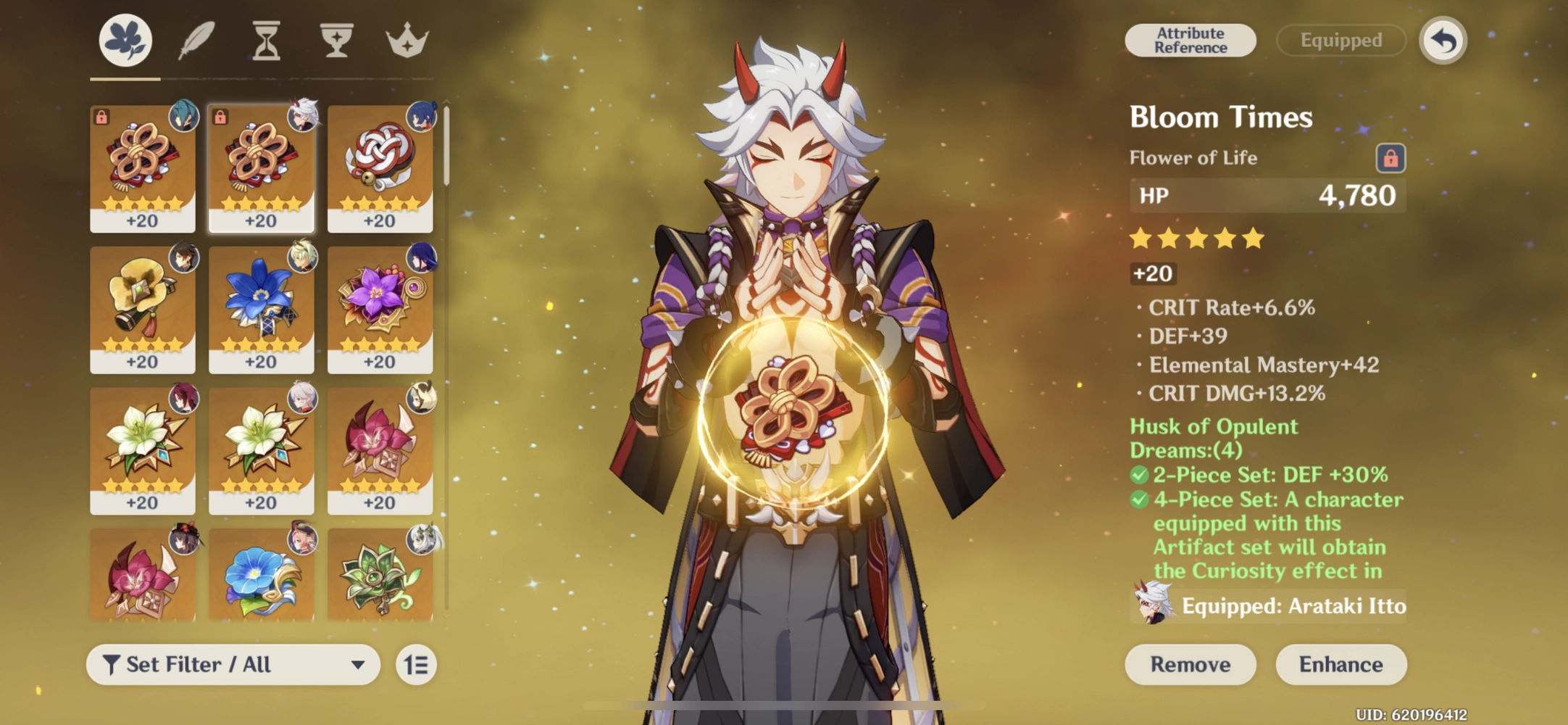
Task: Select the Circlet of Logos crown icon
Action: click(x=405, y=40)
